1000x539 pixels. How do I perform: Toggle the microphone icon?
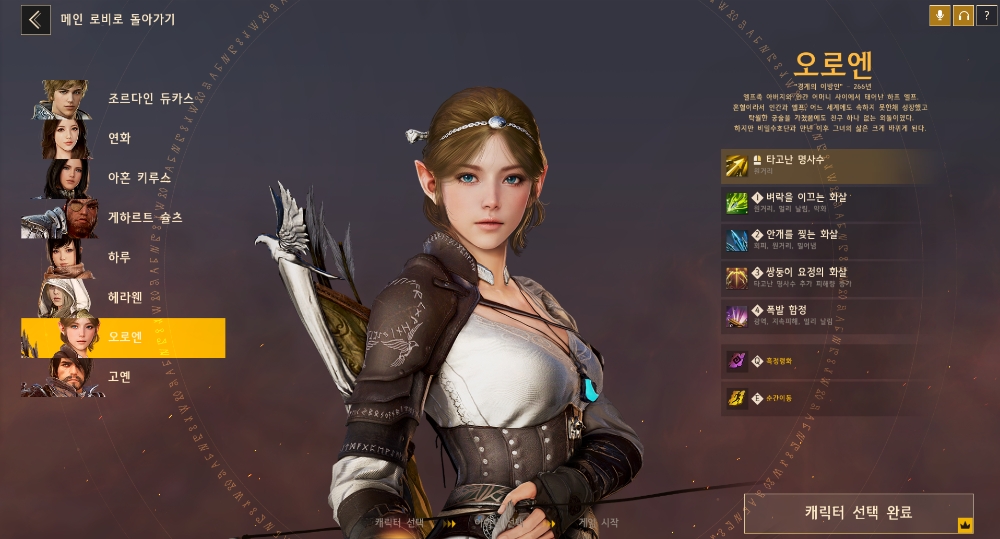[940, 16]
